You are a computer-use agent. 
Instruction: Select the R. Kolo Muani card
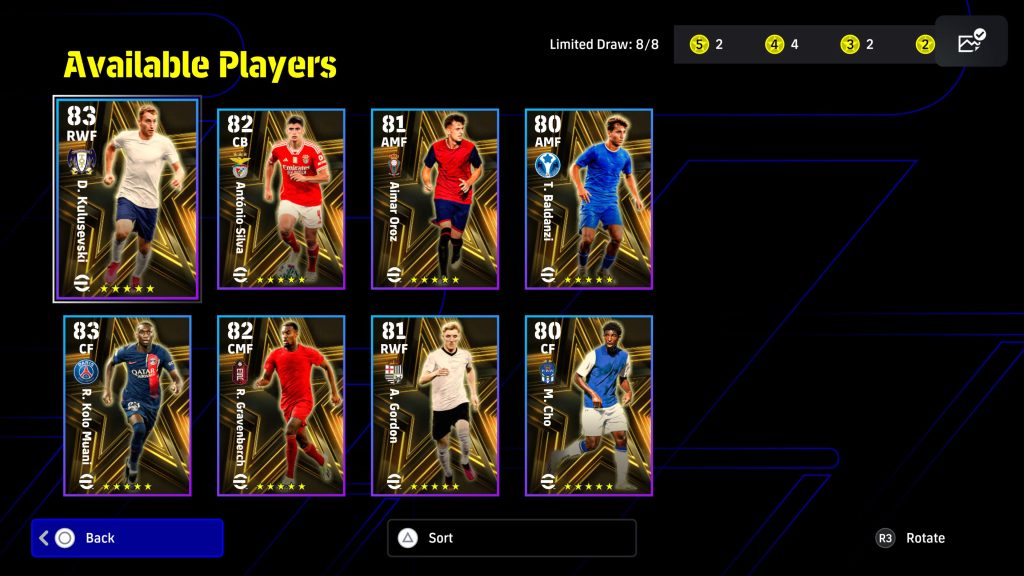[x=127, y=405]
